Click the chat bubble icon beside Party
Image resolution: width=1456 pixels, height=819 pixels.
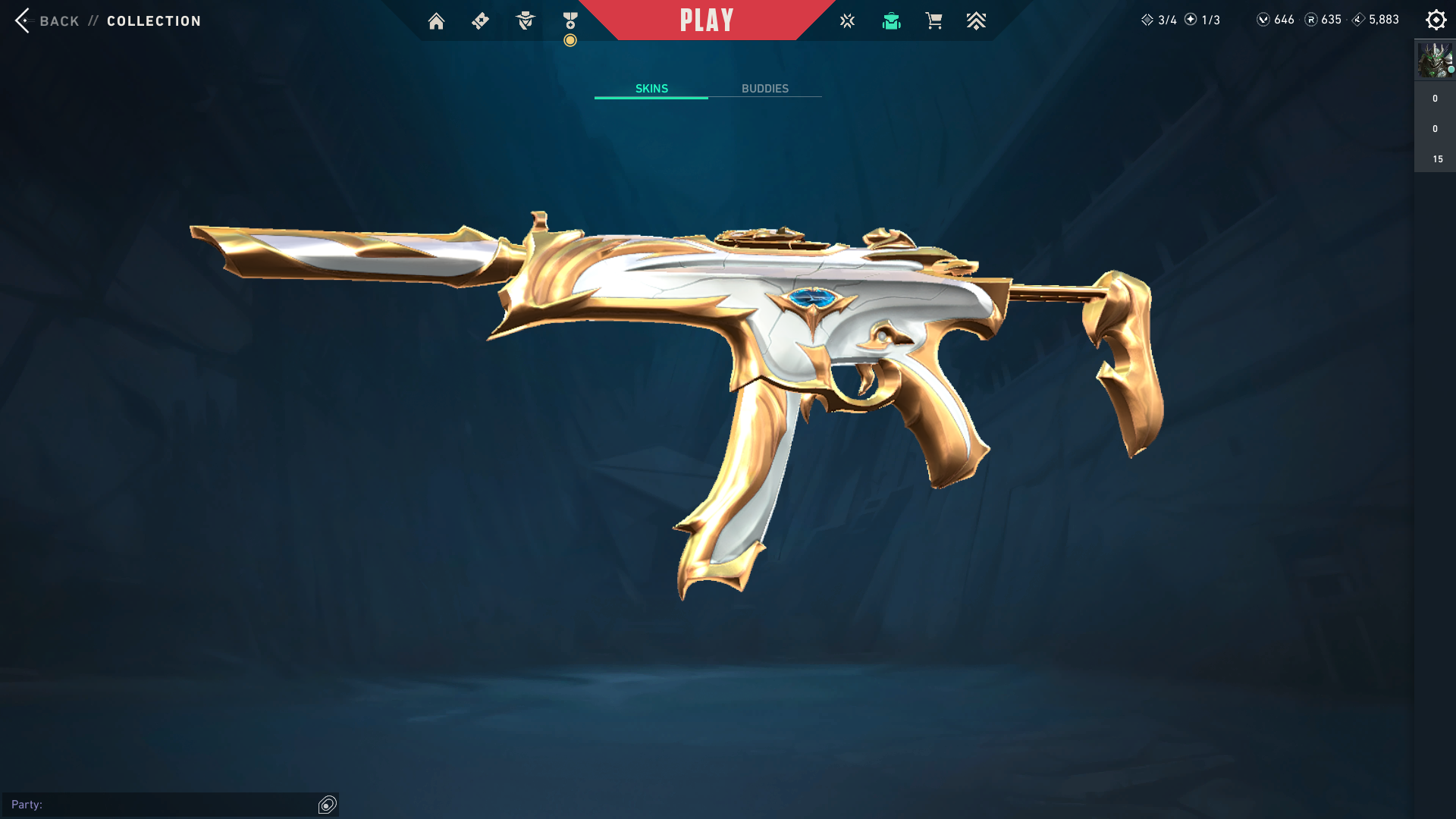[x=328, y=805]
